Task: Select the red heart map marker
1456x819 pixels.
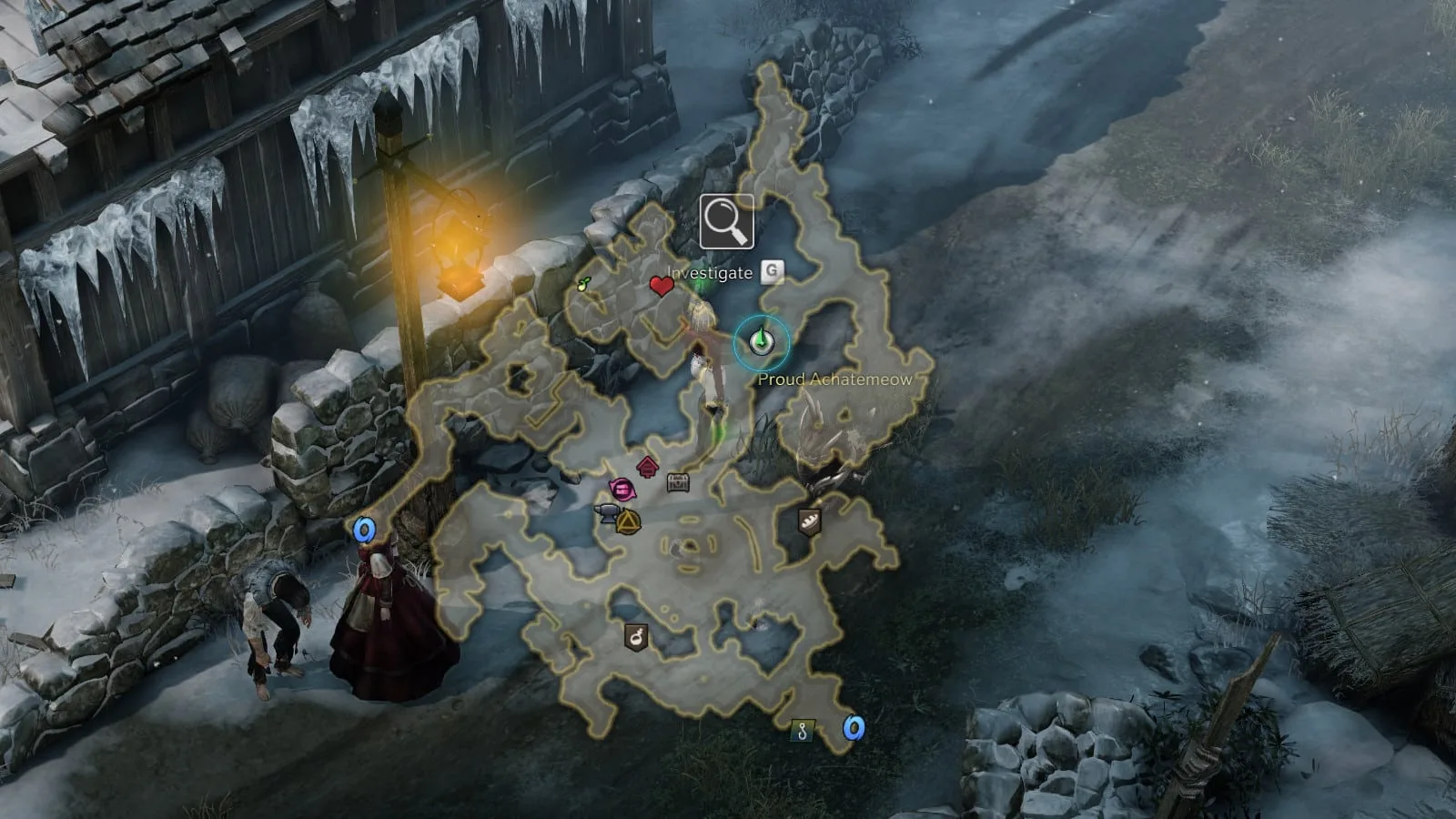Action: (x=662, y=287)
